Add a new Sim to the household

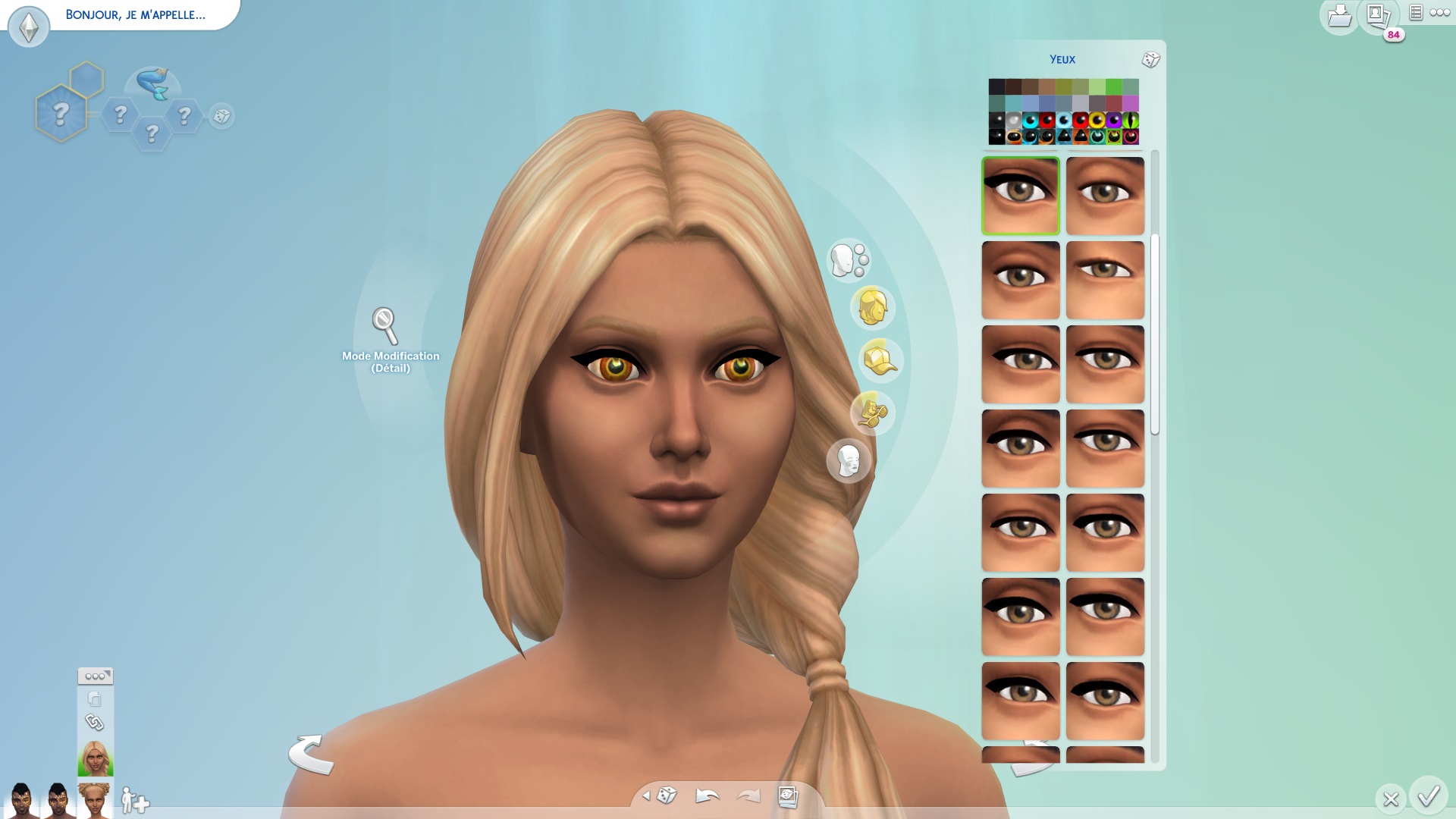[x=135, y=800]
